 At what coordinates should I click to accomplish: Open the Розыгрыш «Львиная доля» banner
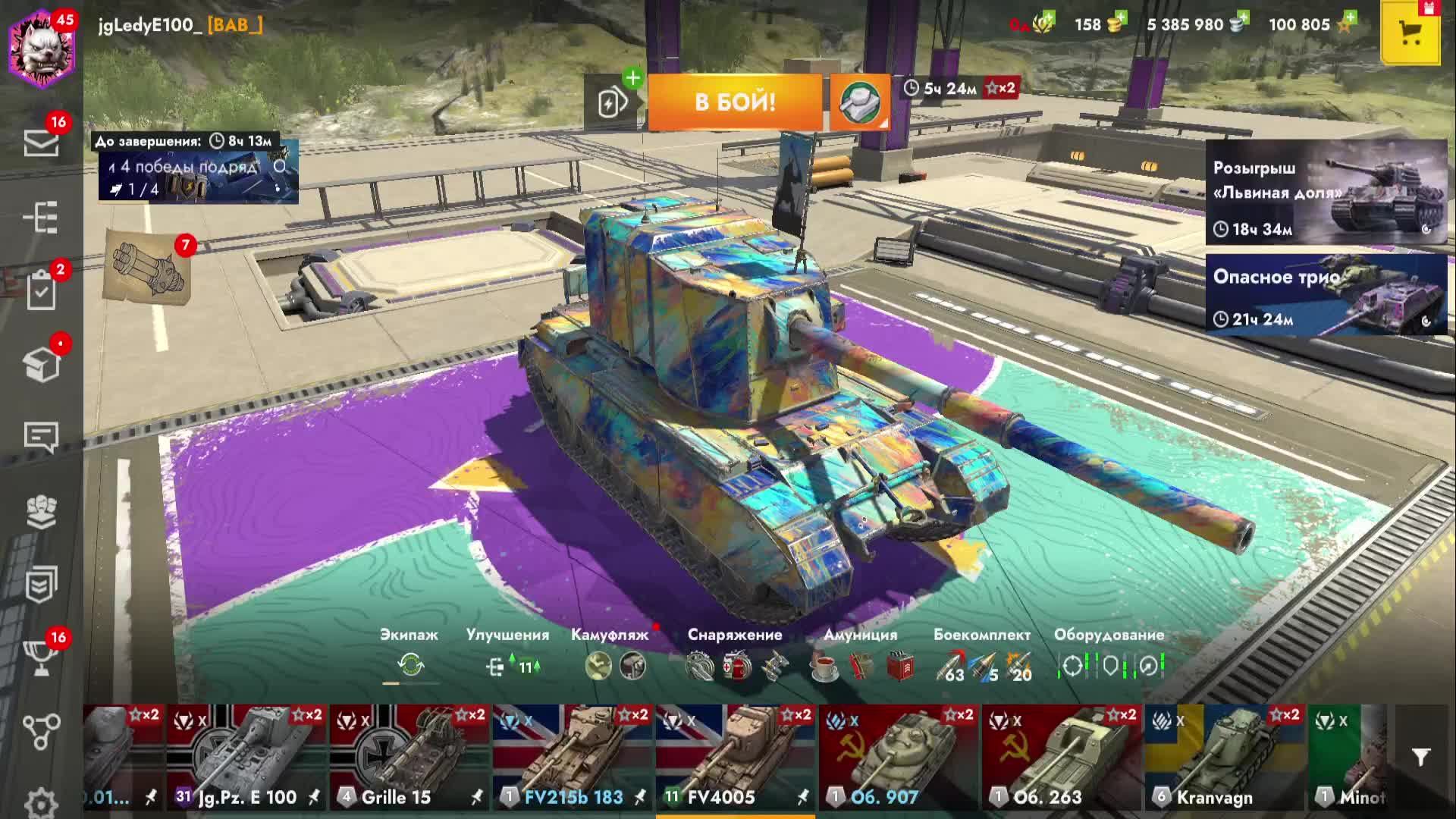click(x=1326, y=192)
